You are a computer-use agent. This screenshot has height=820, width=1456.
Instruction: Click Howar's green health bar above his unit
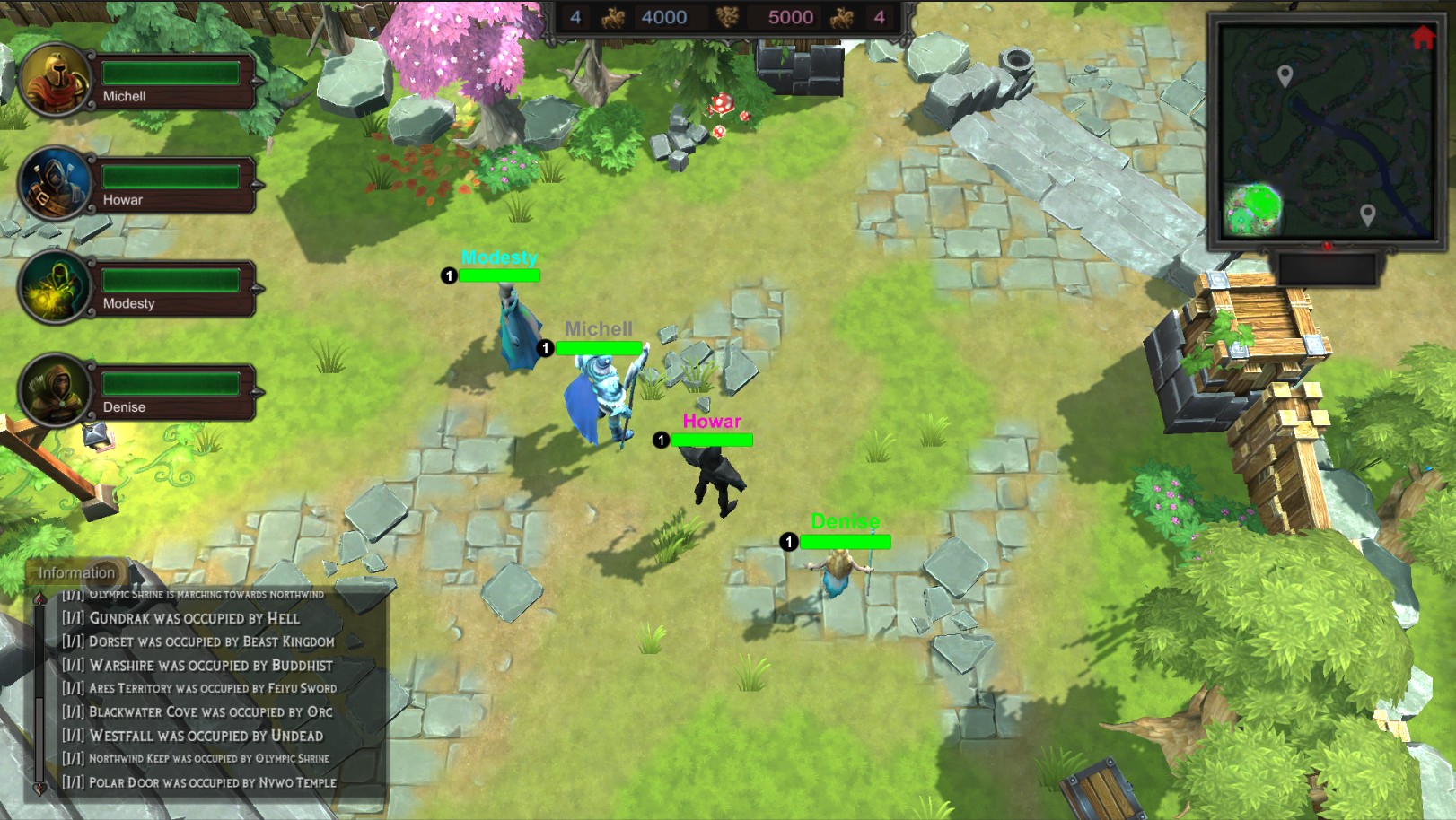click(712, 441)
